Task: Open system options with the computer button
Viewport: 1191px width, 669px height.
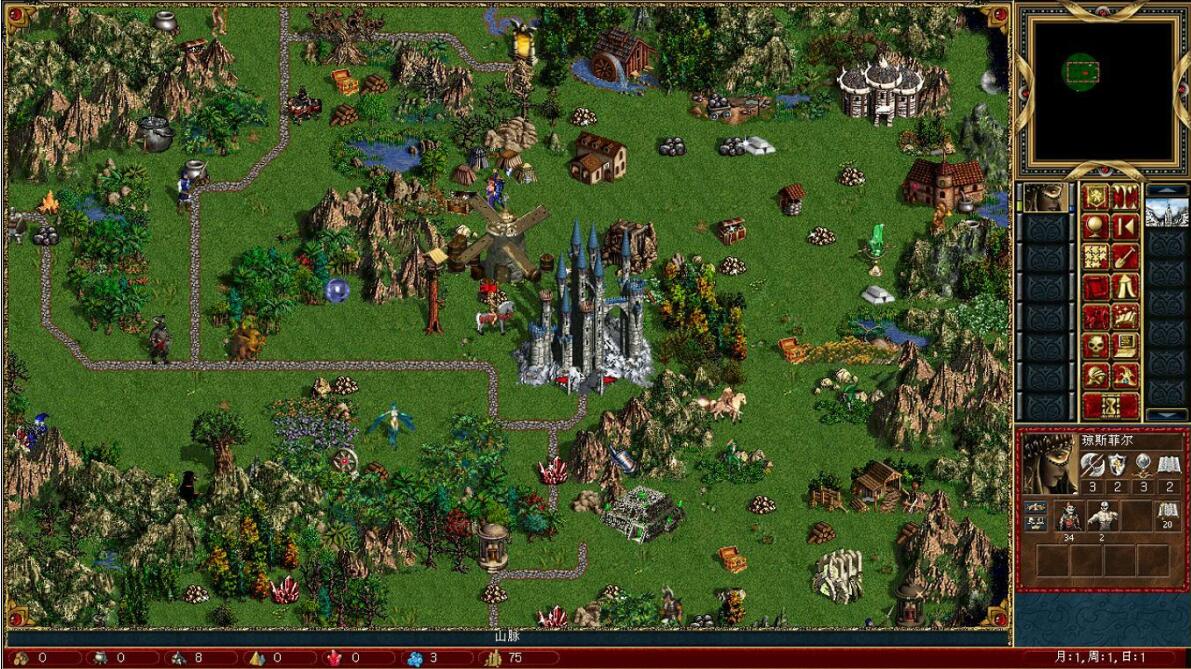Action: pyautogui.click(x=1126, y=347)
